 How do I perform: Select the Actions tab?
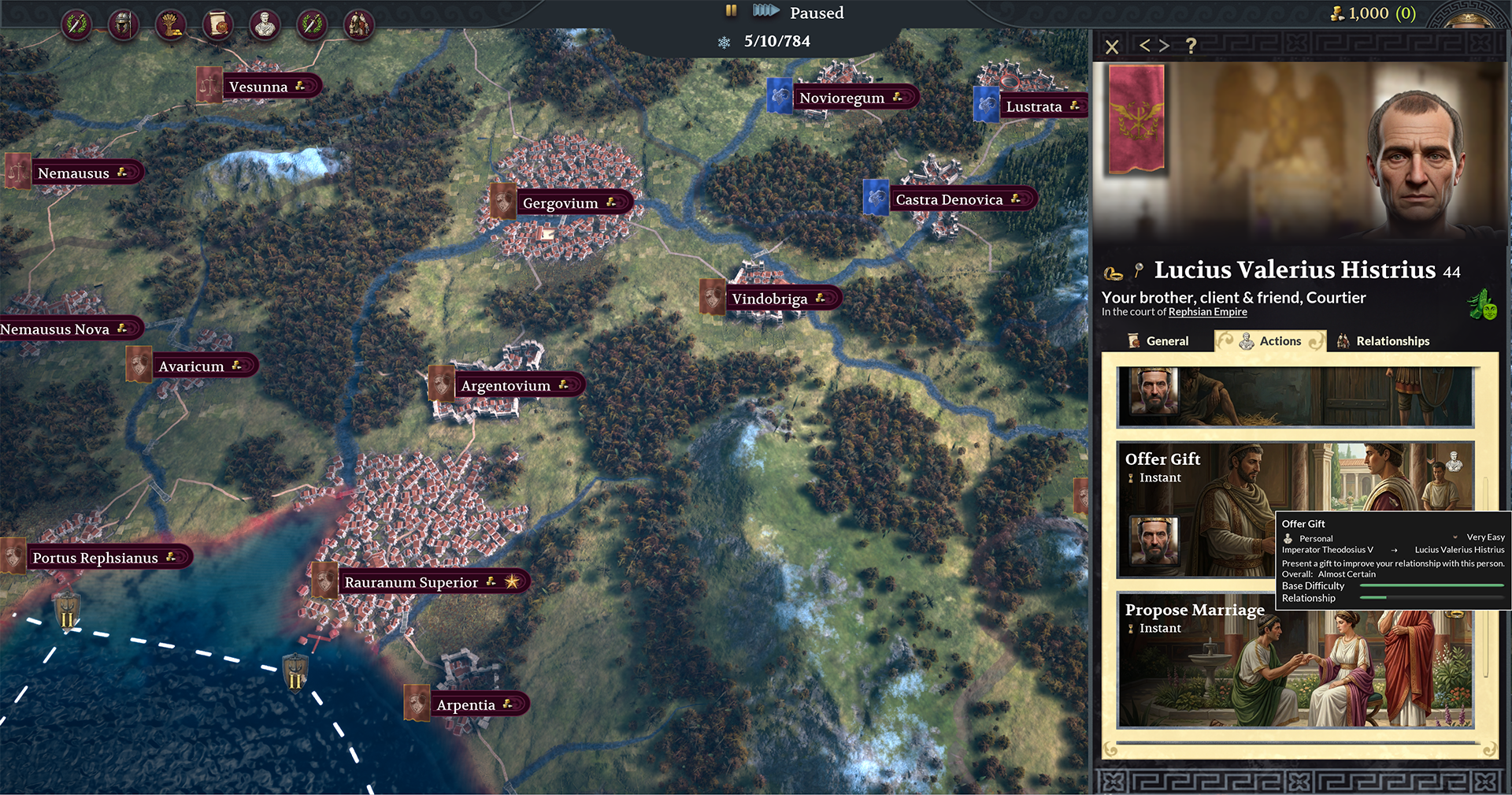1270,341
